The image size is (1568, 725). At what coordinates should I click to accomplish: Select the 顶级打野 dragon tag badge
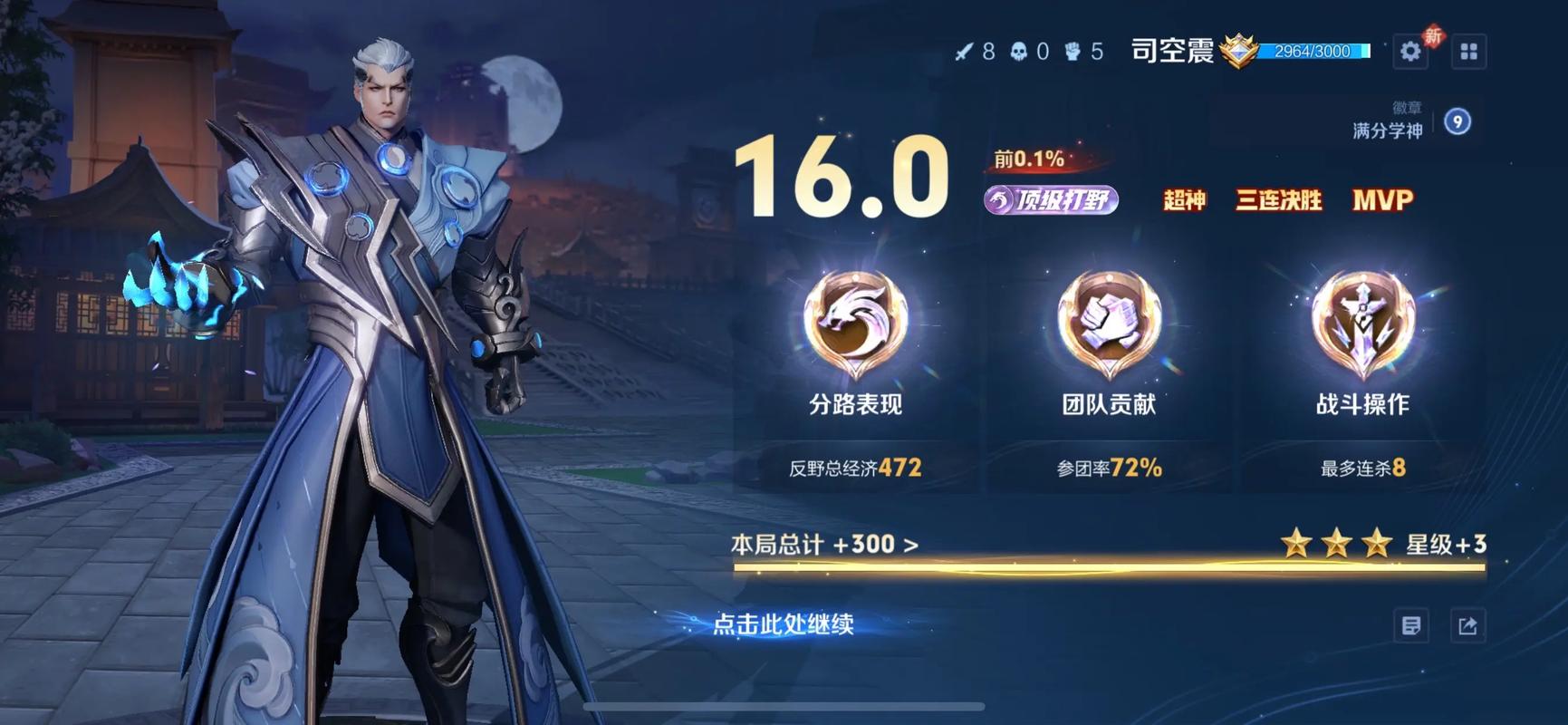click(1053, 199)
